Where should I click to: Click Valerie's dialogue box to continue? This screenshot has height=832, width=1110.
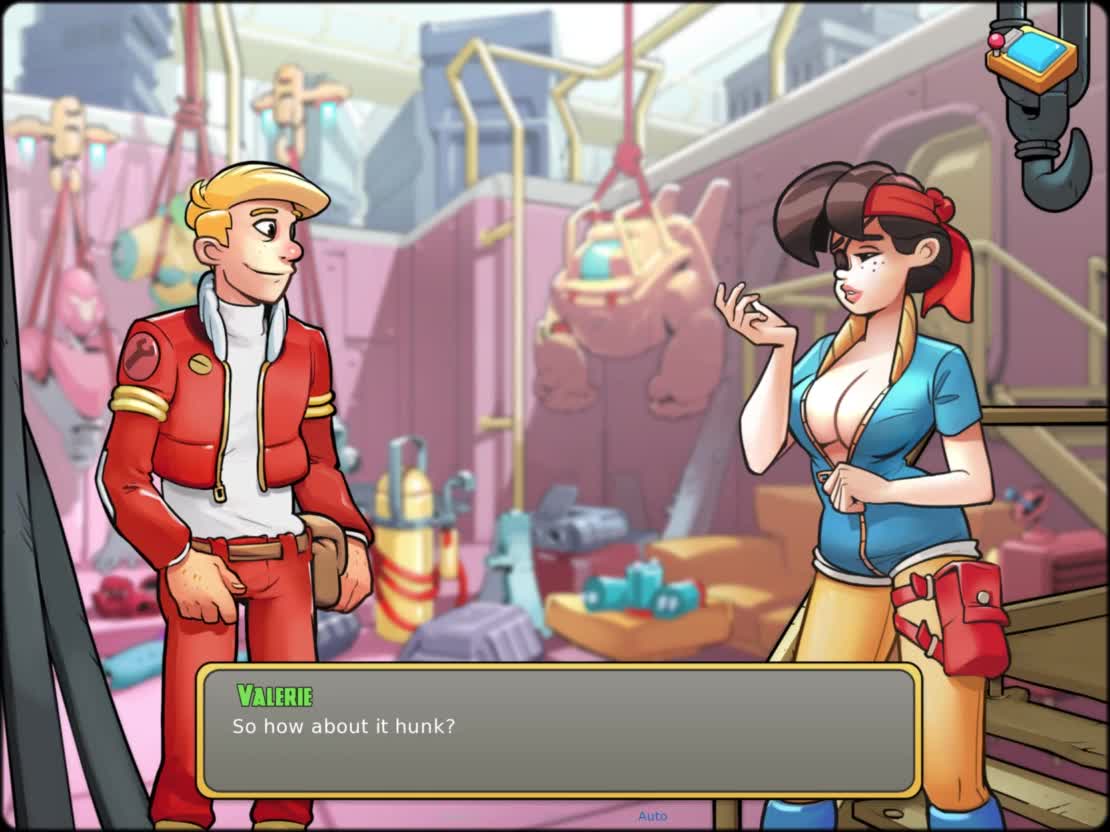tap(558, 730)
